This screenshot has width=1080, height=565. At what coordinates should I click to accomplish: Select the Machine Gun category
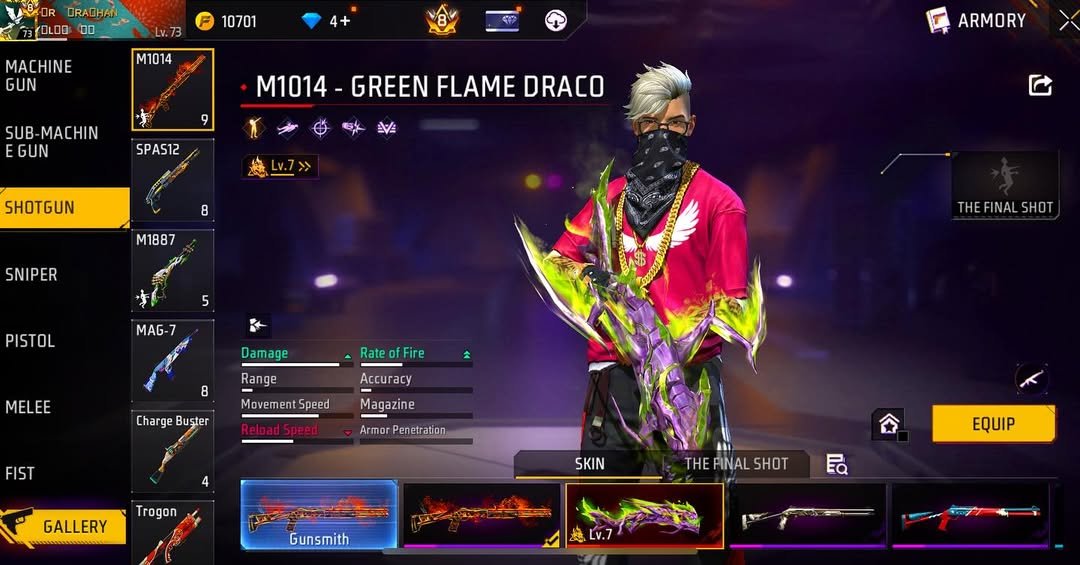(x=40, y=75)
